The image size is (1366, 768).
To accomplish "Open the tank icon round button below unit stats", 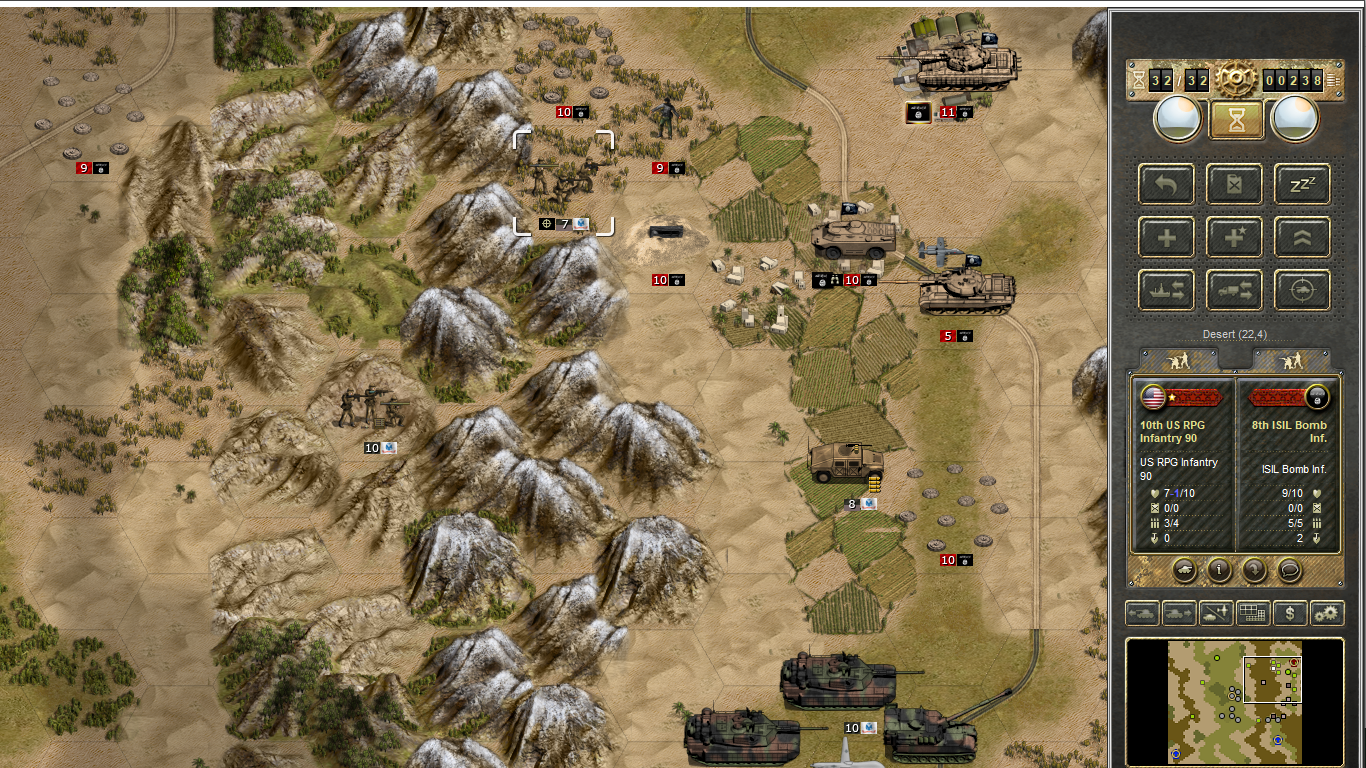I will (1183, 570).
